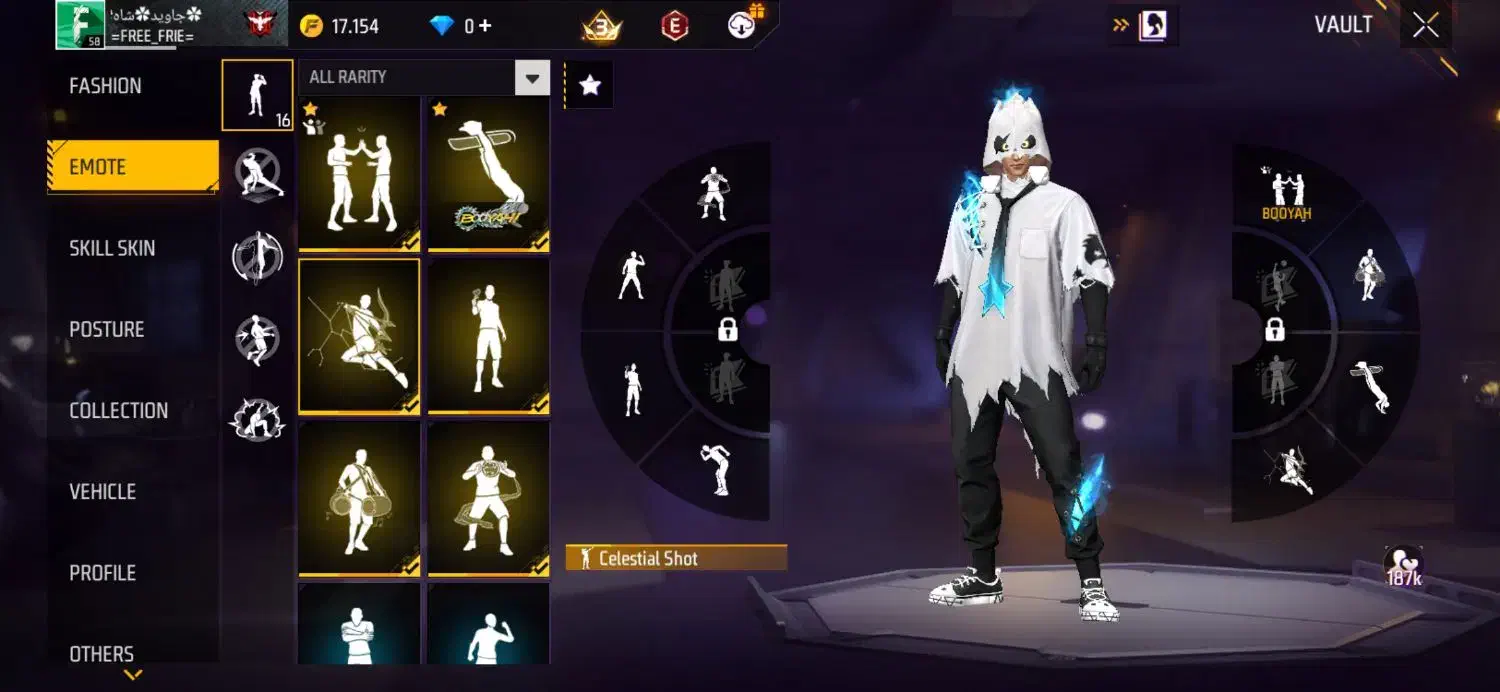Open the Skill Skin section

pos(112,248)
